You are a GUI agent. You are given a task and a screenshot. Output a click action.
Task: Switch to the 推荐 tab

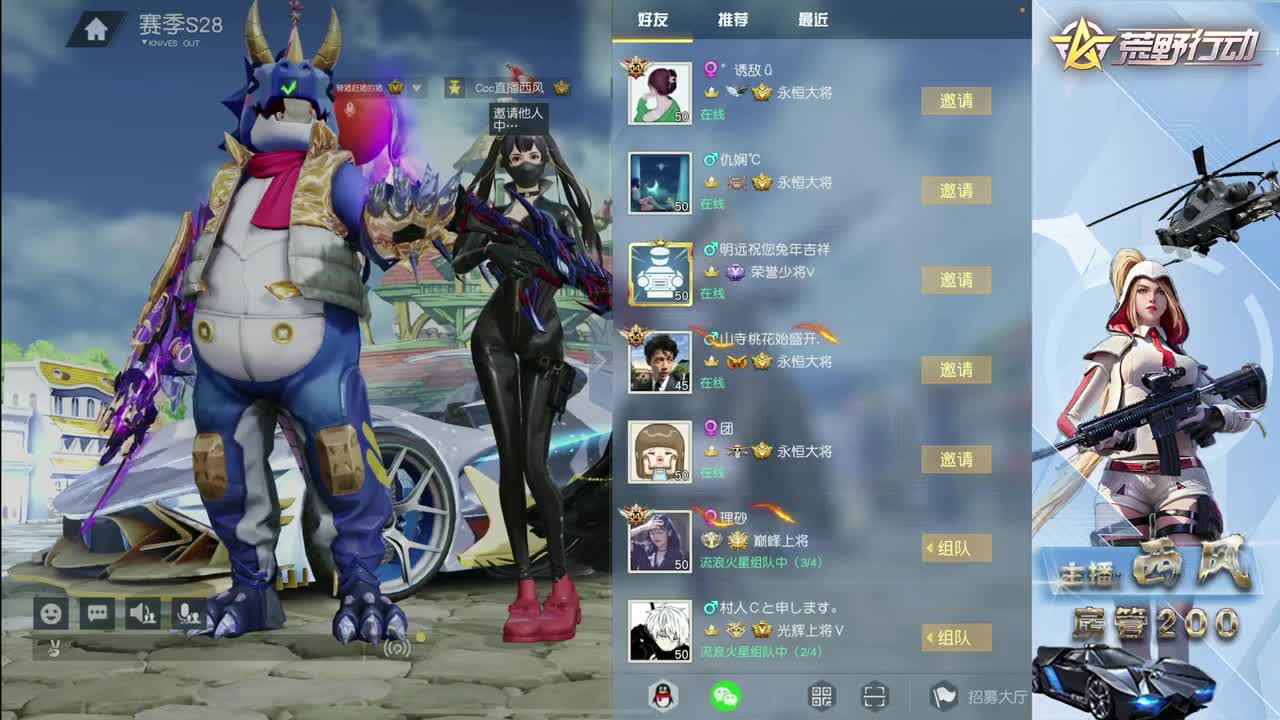click(x=733, y=19)
